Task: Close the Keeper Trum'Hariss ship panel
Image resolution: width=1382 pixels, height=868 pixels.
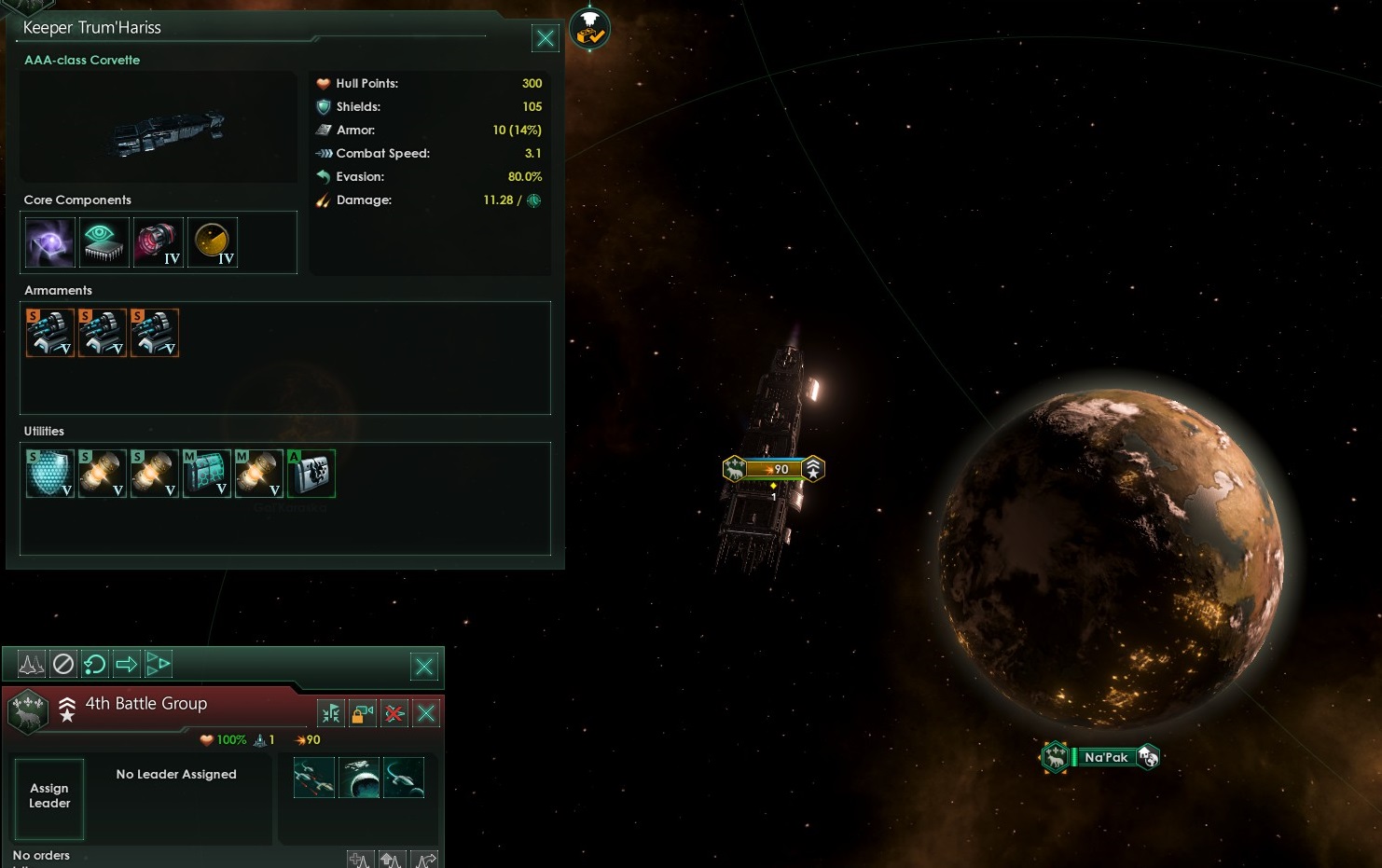Action: pos(545,38)
